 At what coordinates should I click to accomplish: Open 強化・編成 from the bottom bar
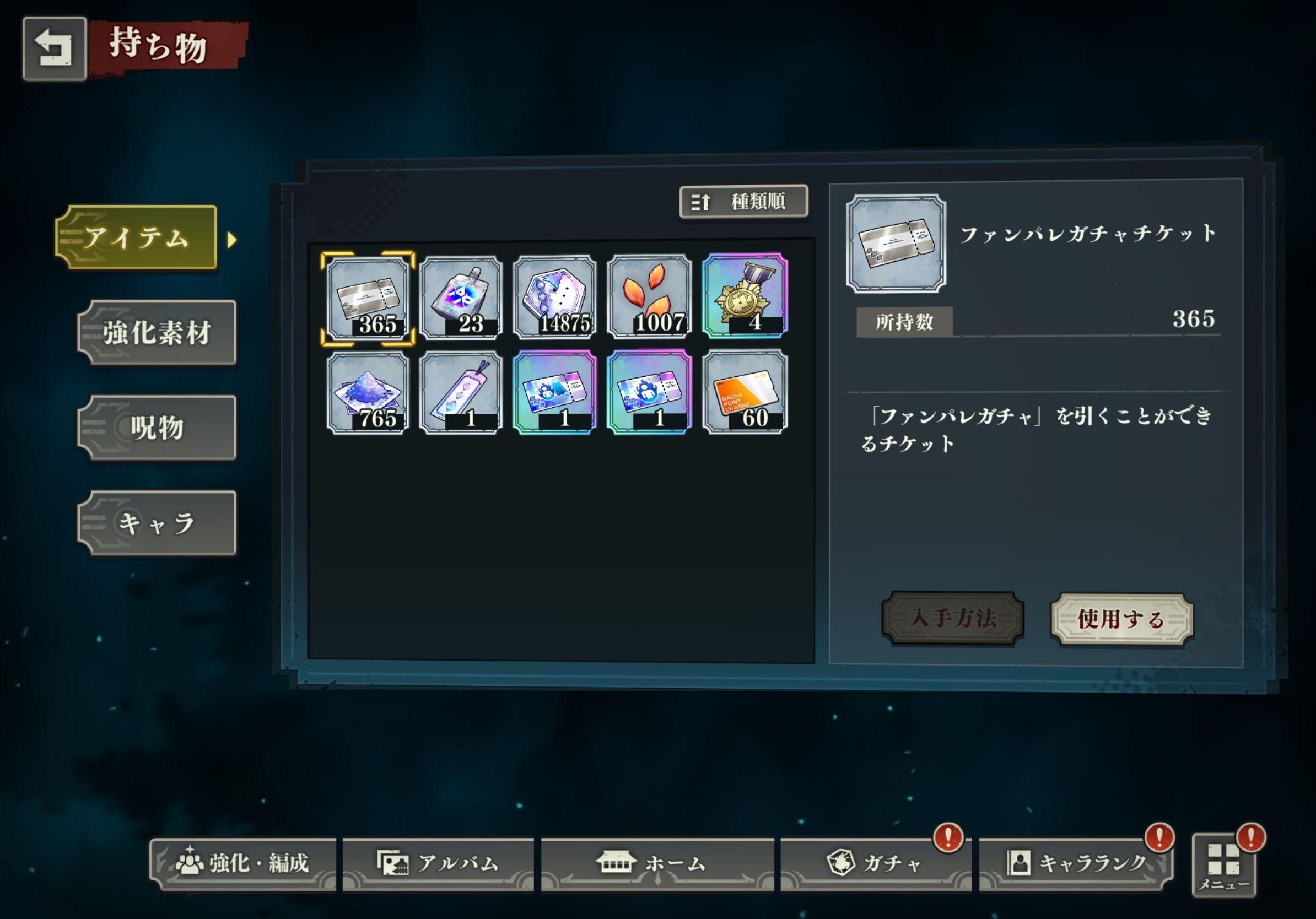tap(243, 863)
